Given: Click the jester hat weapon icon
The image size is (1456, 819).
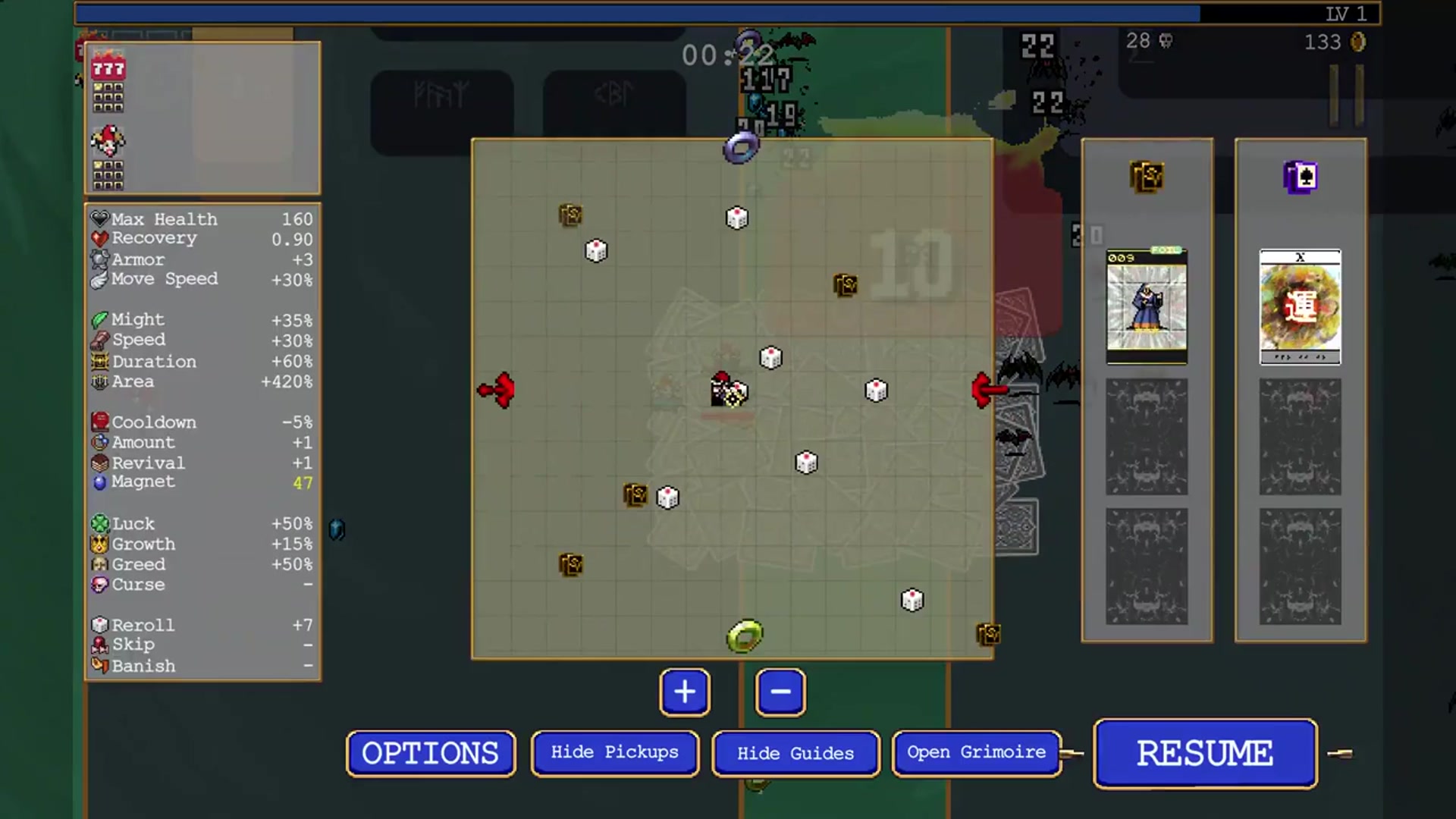Looking at the screenshot, I should [x=108, y=140].
